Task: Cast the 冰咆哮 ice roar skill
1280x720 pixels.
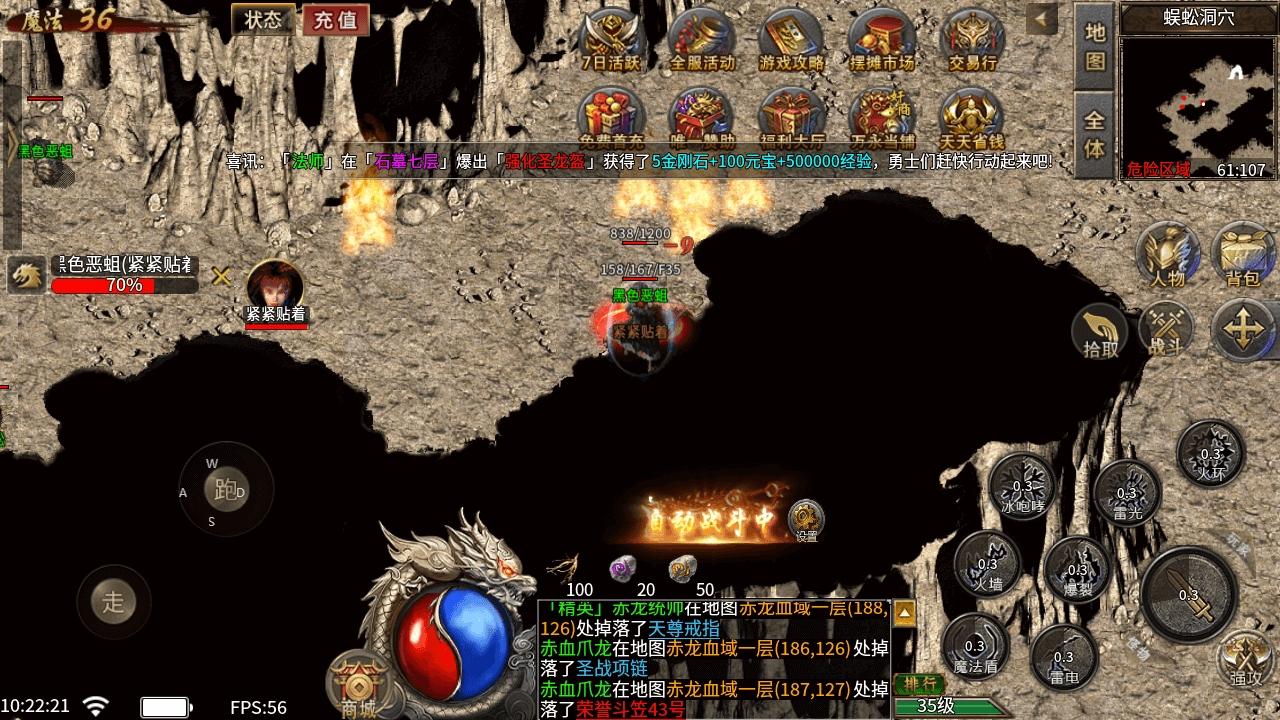Action: [1022, 486]
